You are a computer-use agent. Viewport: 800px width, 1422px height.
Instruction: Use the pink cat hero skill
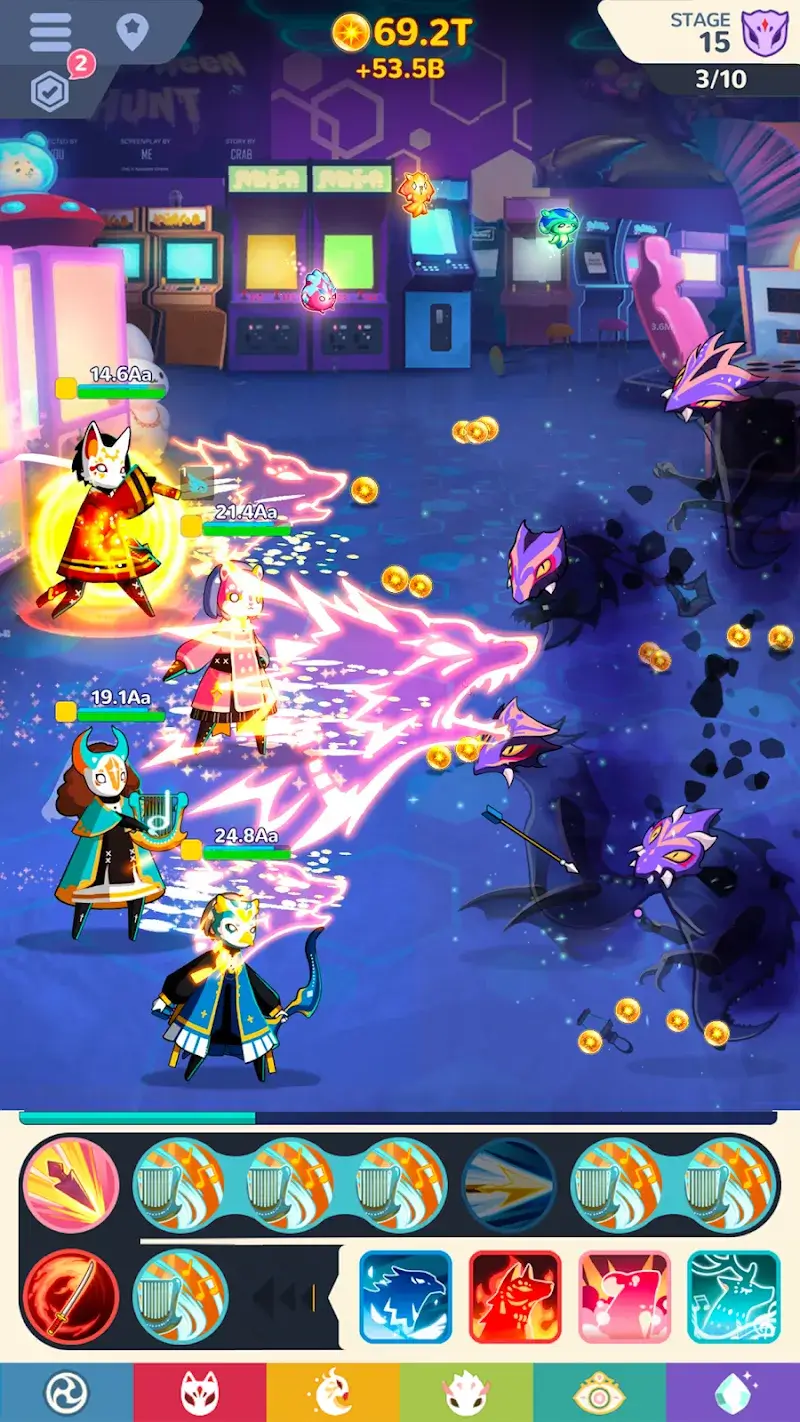pyautogui.click(x=624, y=1296)
